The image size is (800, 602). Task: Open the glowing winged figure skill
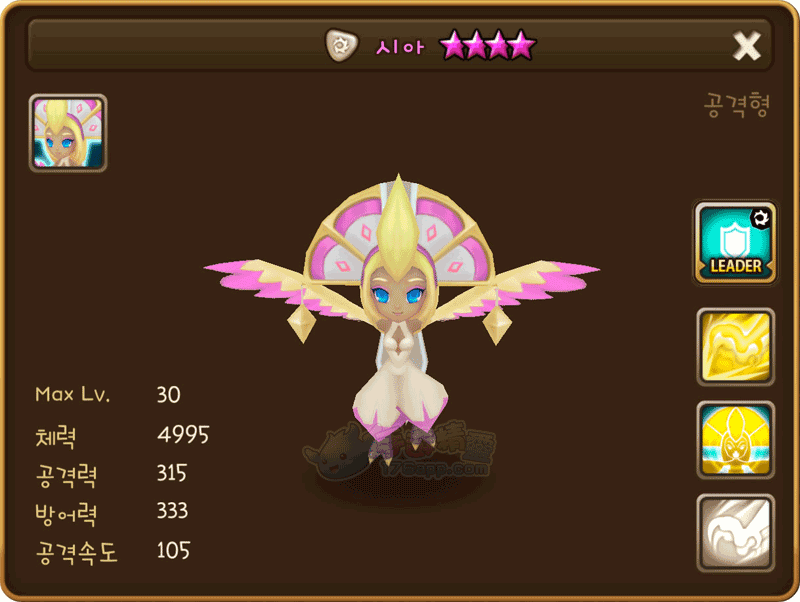point(735,440)
